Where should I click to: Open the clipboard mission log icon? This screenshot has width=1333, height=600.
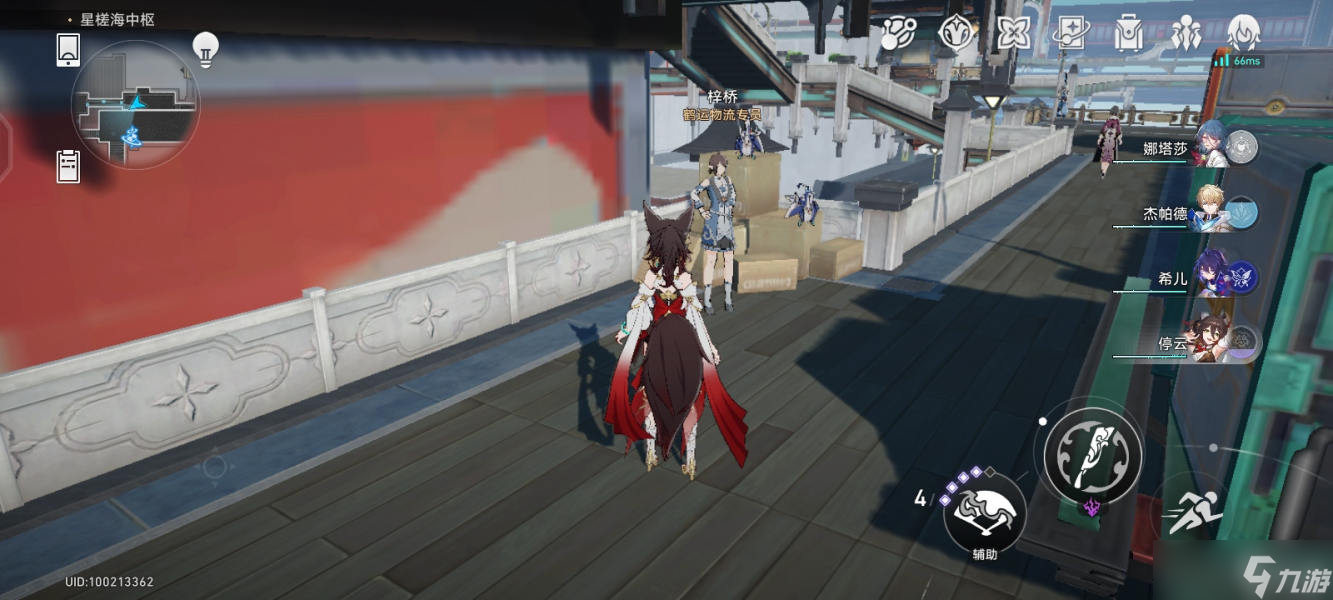pyautogui.click(x=68, y=166)
